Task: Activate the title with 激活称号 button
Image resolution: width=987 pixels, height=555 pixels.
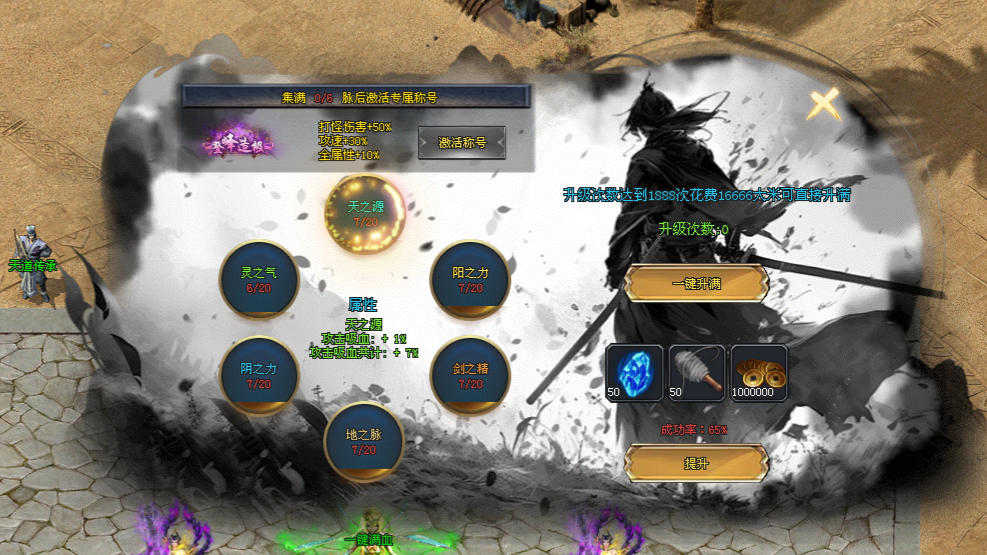Action: (x=462, y=143)
